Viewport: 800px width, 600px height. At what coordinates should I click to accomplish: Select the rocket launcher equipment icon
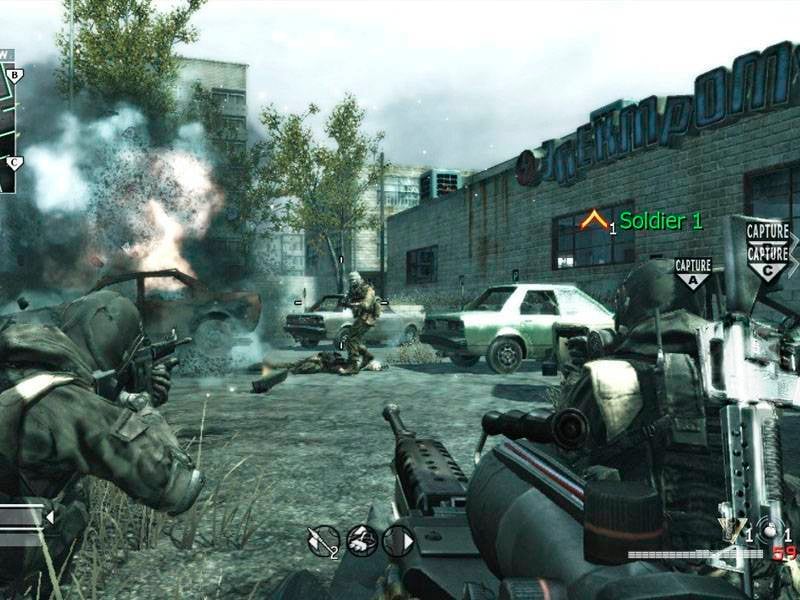(322, 540)
